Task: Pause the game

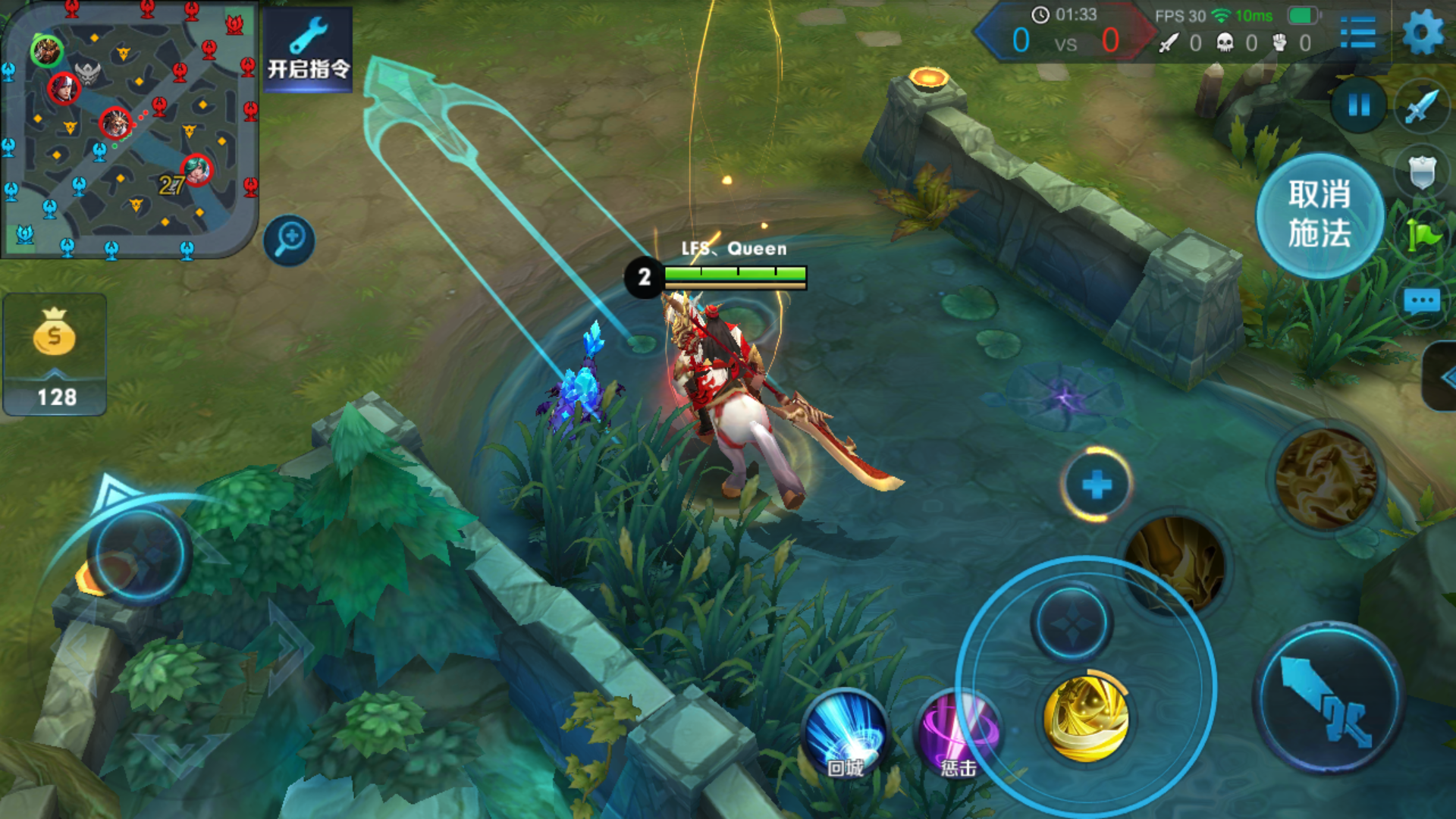Action: tap(1359, 105)
